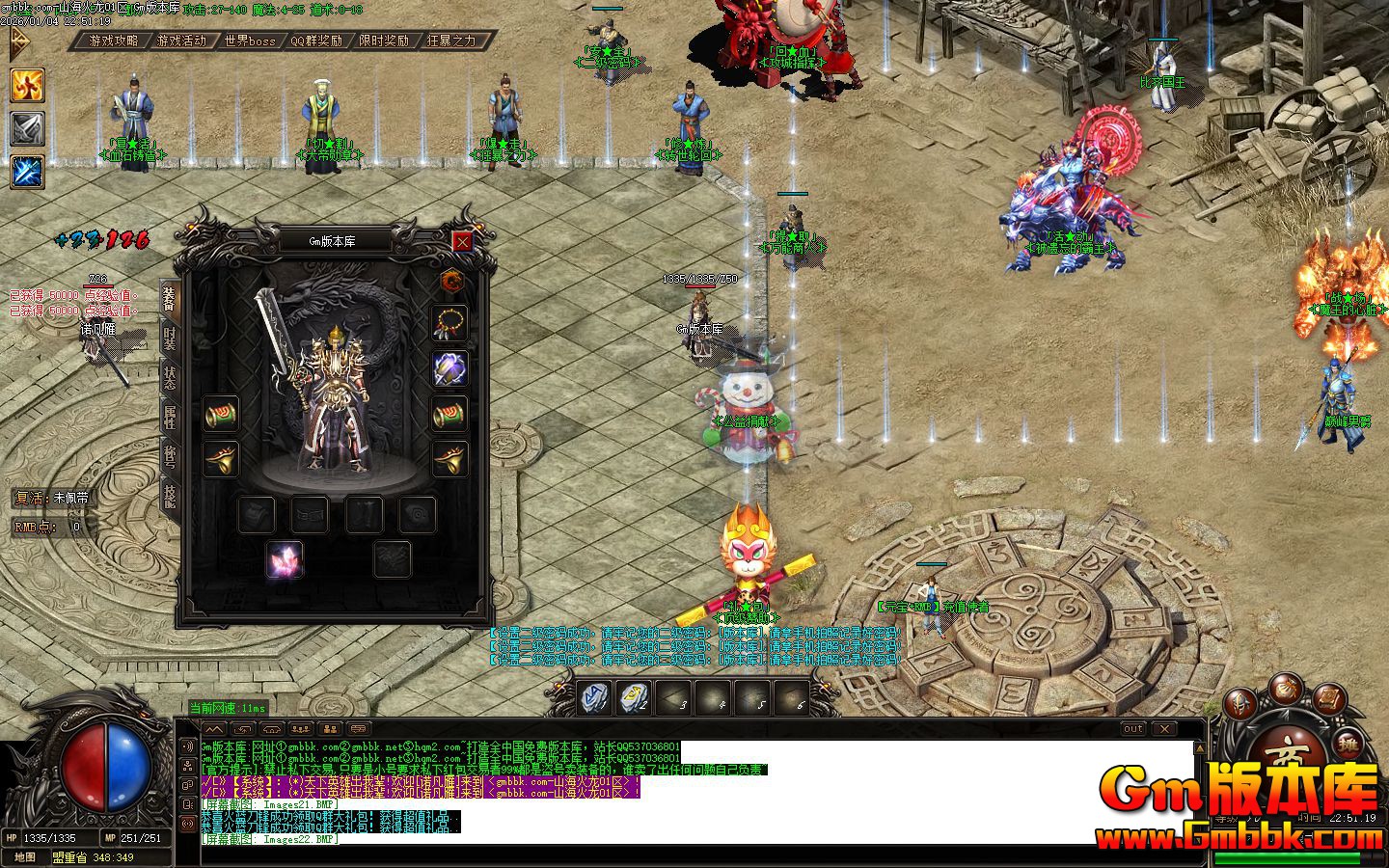The width and height of the screenshot is (1389, 868).
Task: Switch to the 状态 status tab
Action: pyautogui.click(x=170, y=378)
